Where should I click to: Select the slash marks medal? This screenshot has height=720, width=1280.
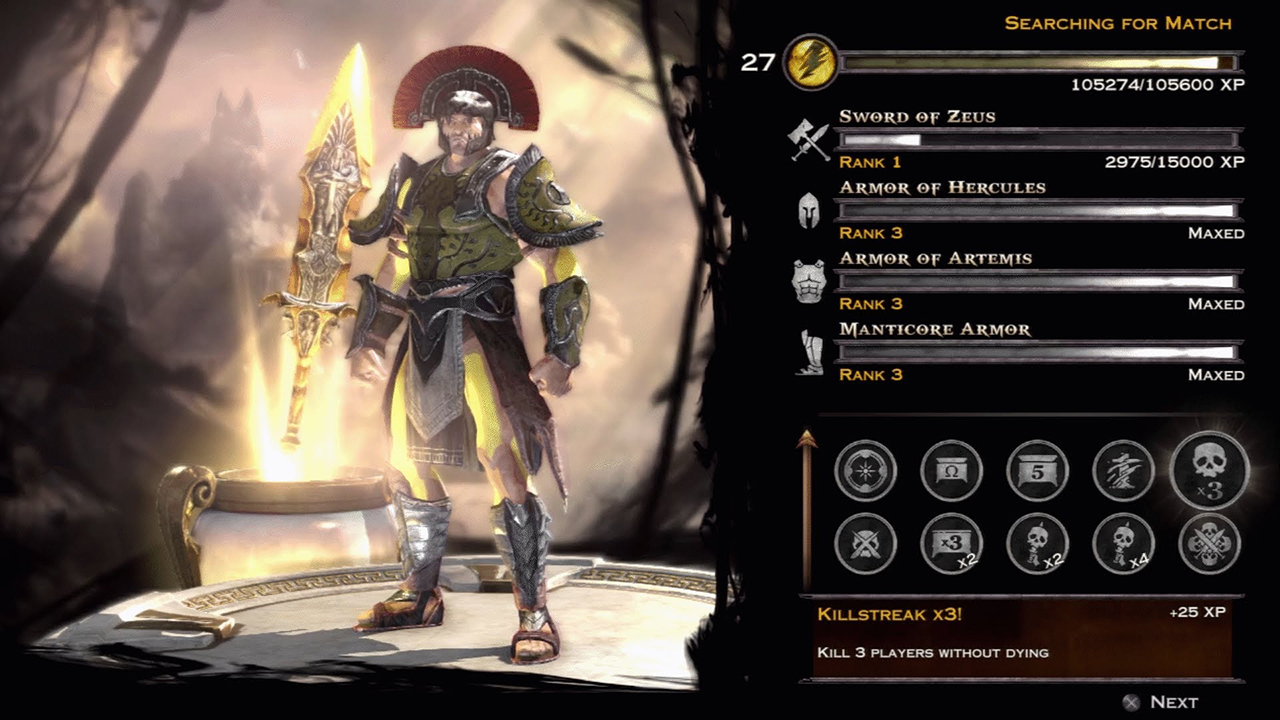[x=1123, y=470]
